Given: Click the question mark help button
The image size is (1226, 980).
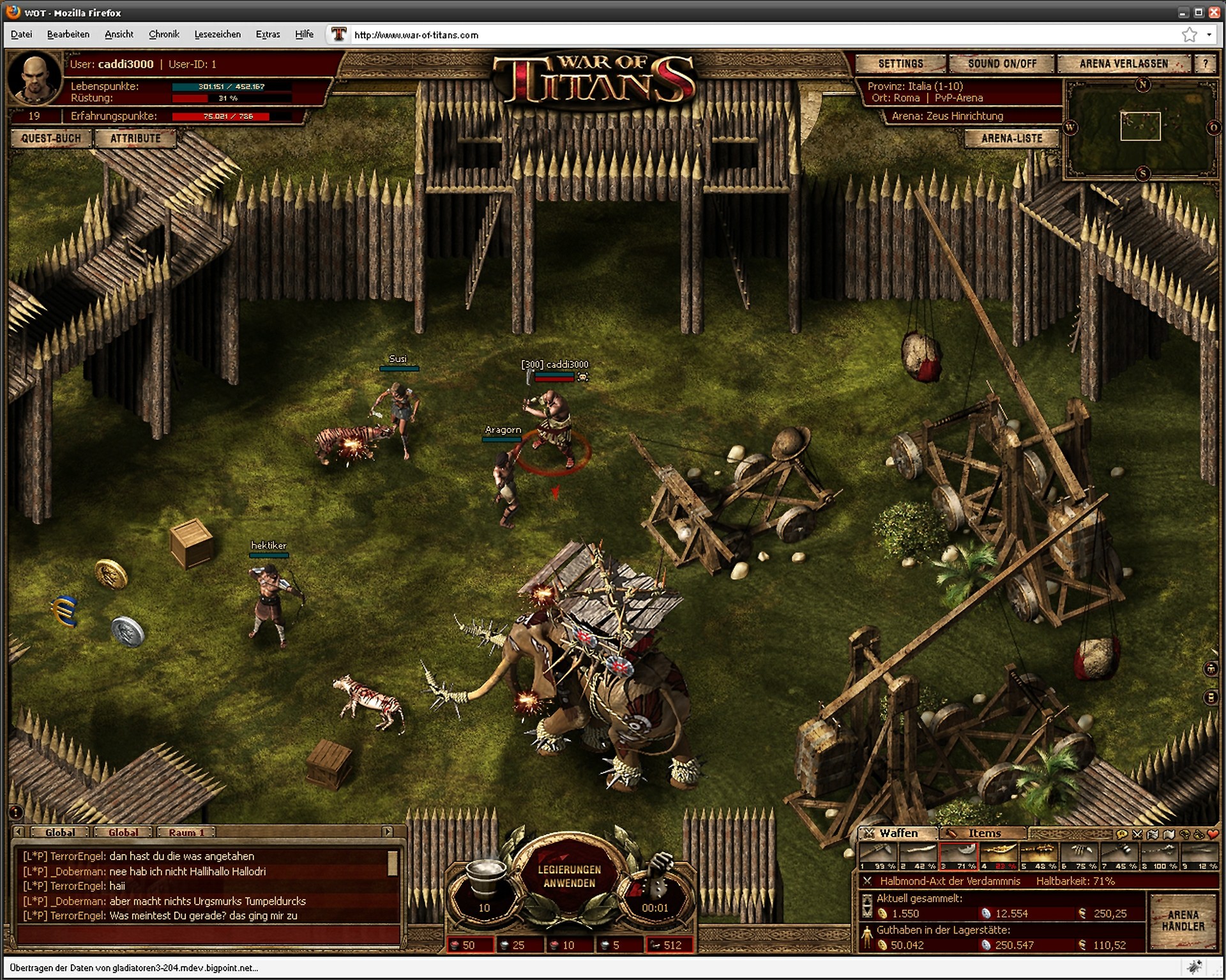Looking at the screenshot, I should point(1205,64).
